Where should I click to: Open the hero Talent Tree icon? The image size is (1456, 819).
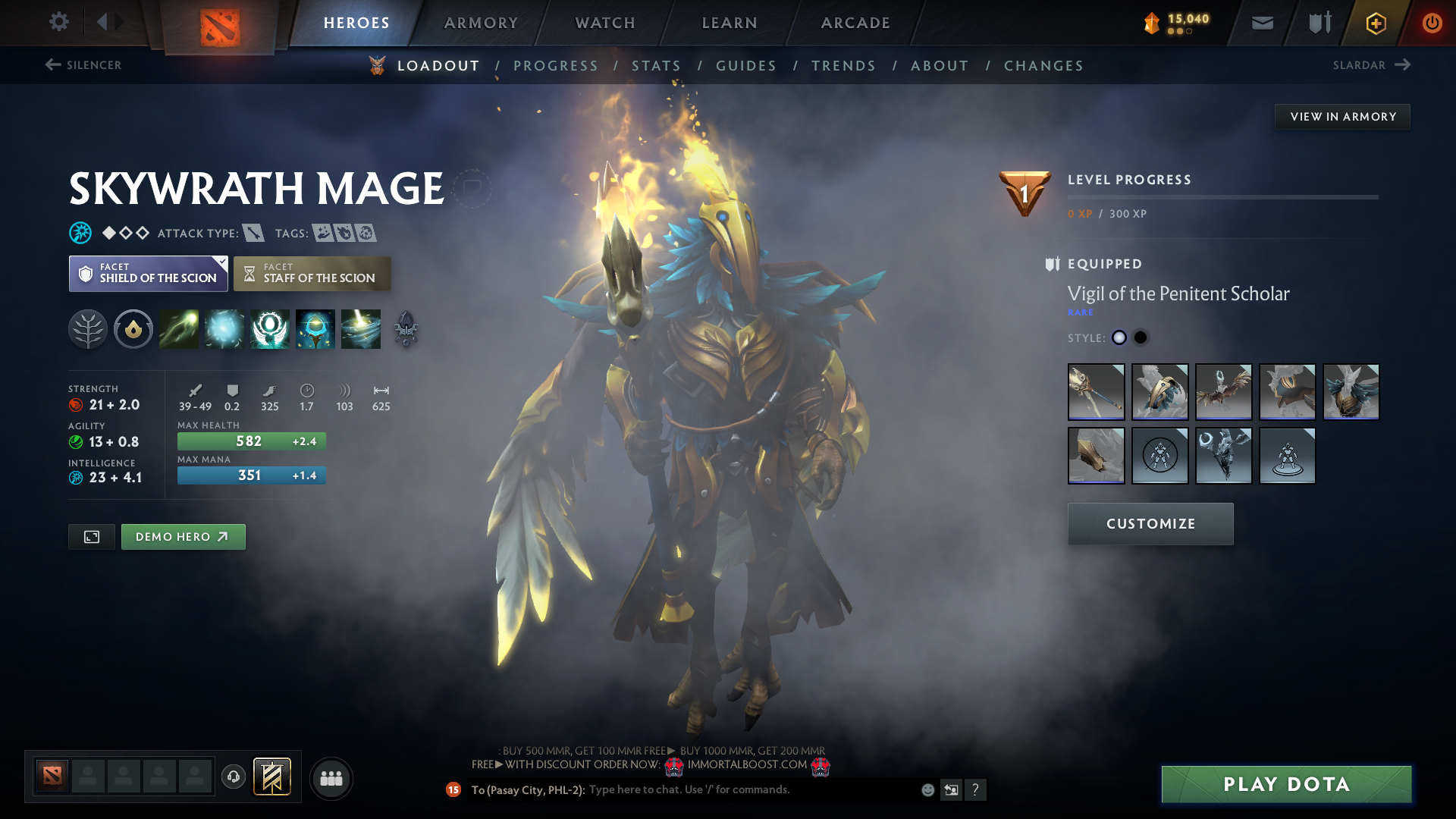(89, 329)
